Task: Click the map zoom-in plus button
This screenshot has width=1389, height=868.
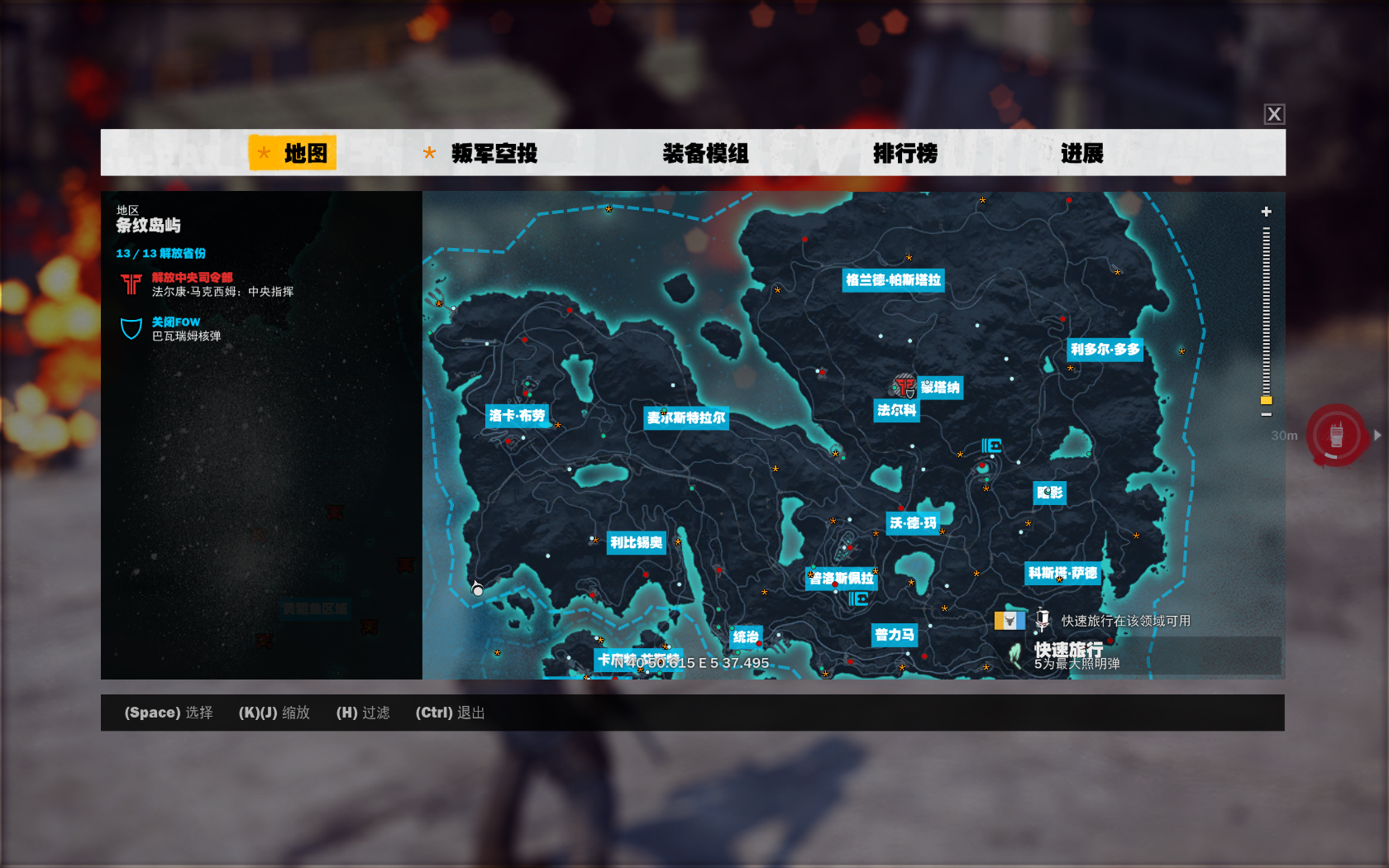Action: point(1266,212)
